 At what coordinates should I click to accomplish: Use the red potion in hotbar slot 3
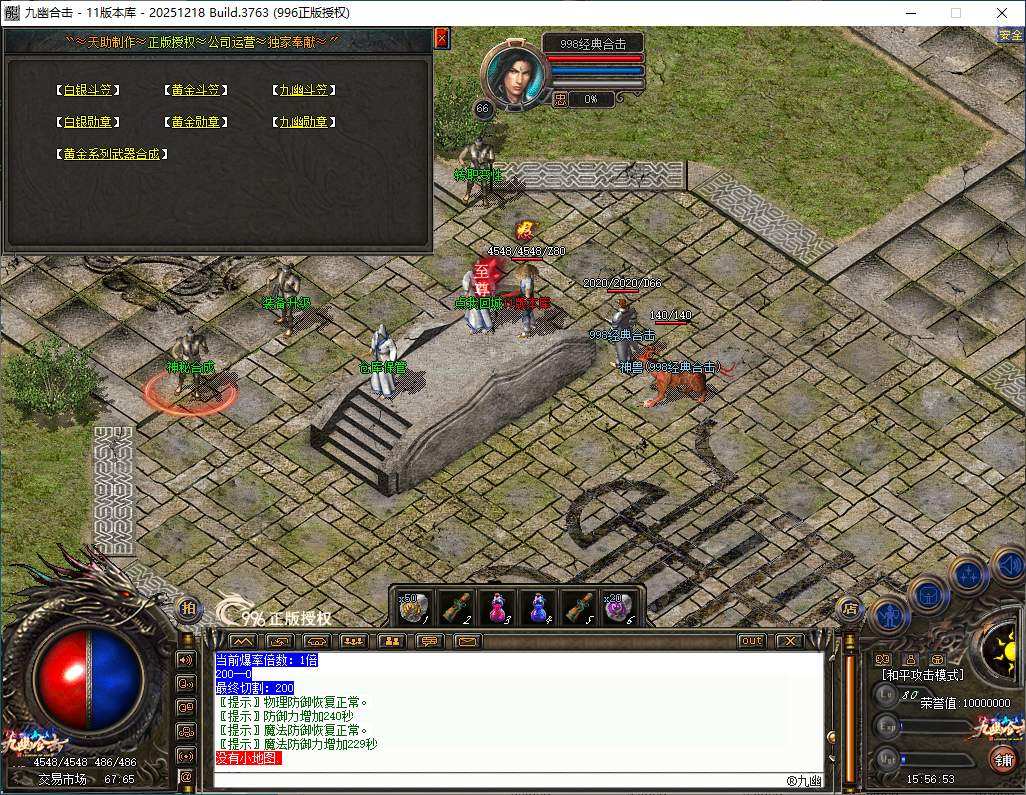[x=495, y=606]
